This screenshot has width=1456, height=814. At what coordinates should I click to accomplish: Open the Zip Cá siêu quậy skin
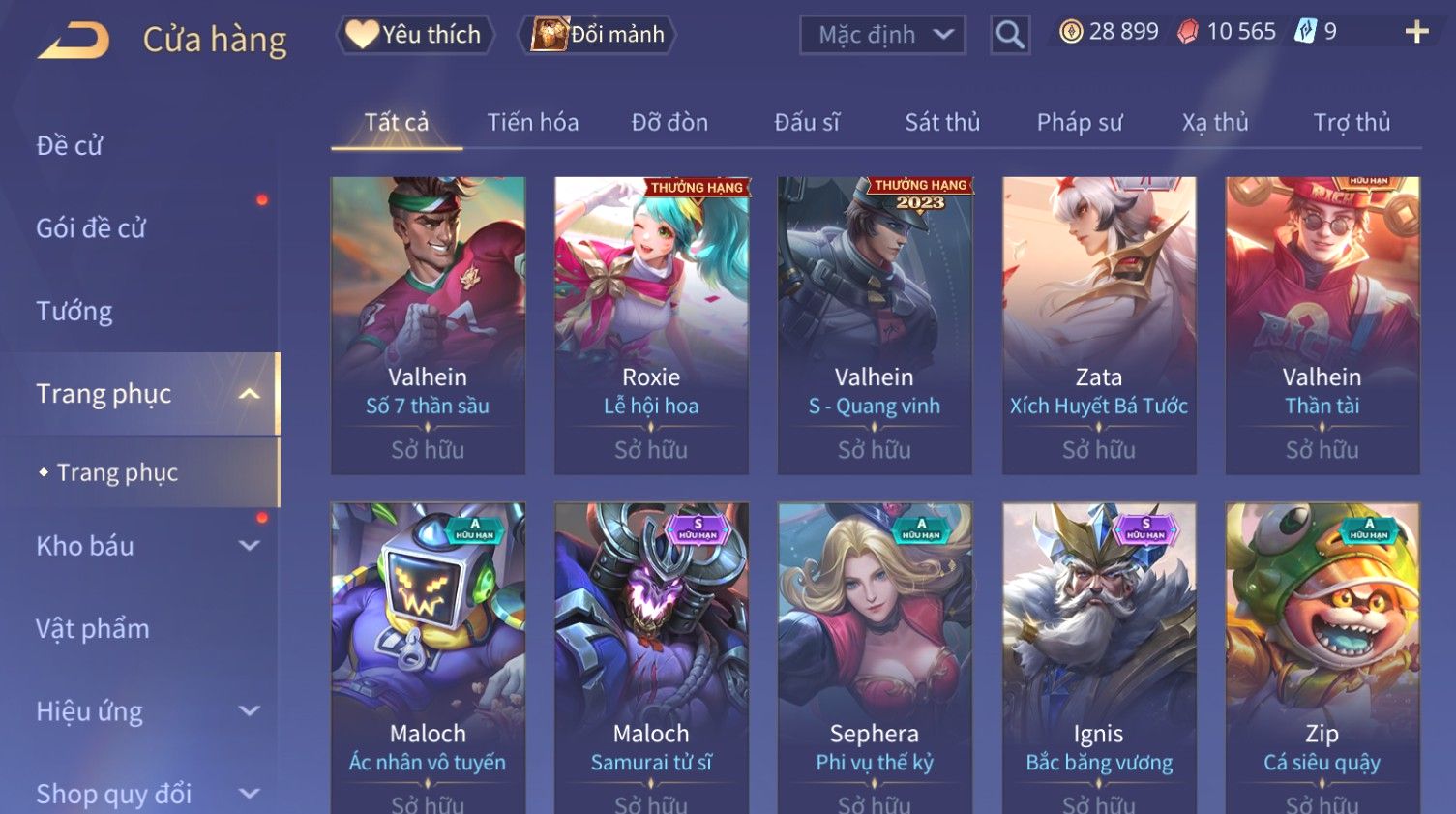[1322, 658]
